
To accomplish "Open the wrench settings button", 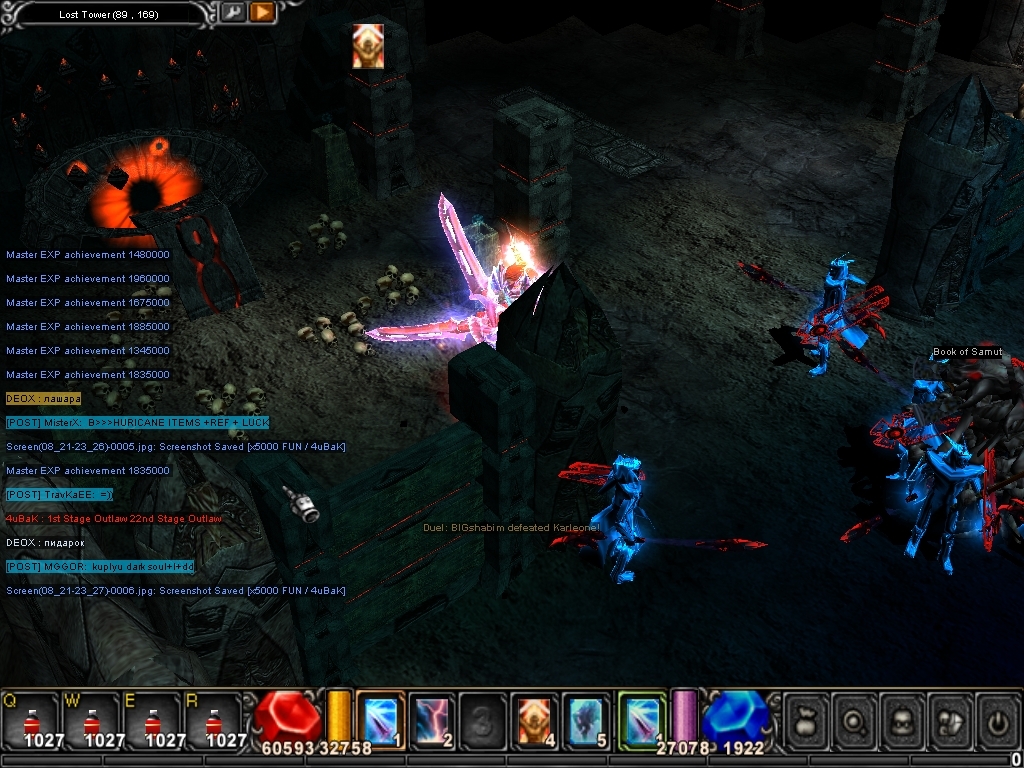I will [x=232, y=13].
